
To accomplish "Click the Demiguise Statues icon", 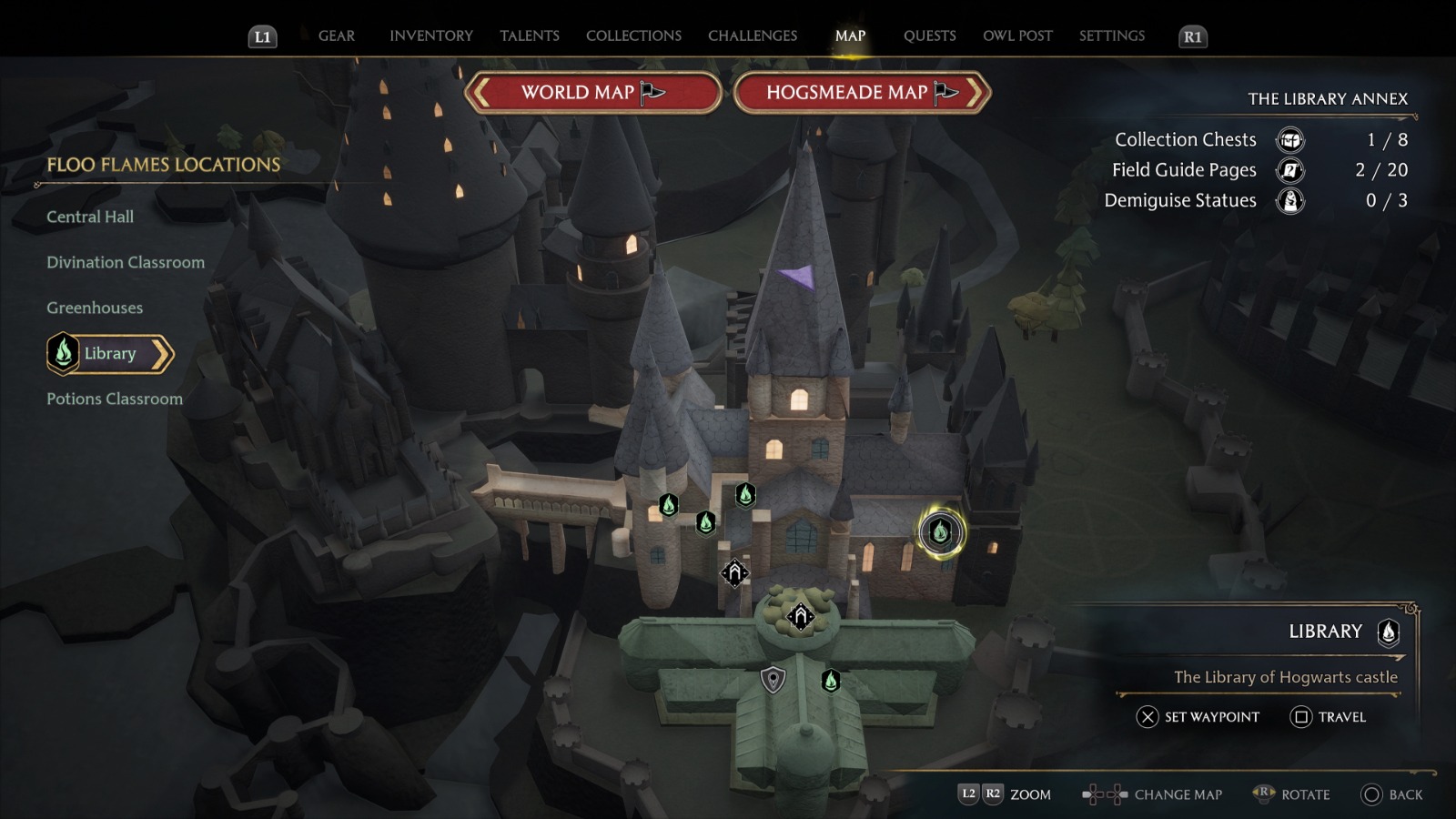I will 1289,201.
